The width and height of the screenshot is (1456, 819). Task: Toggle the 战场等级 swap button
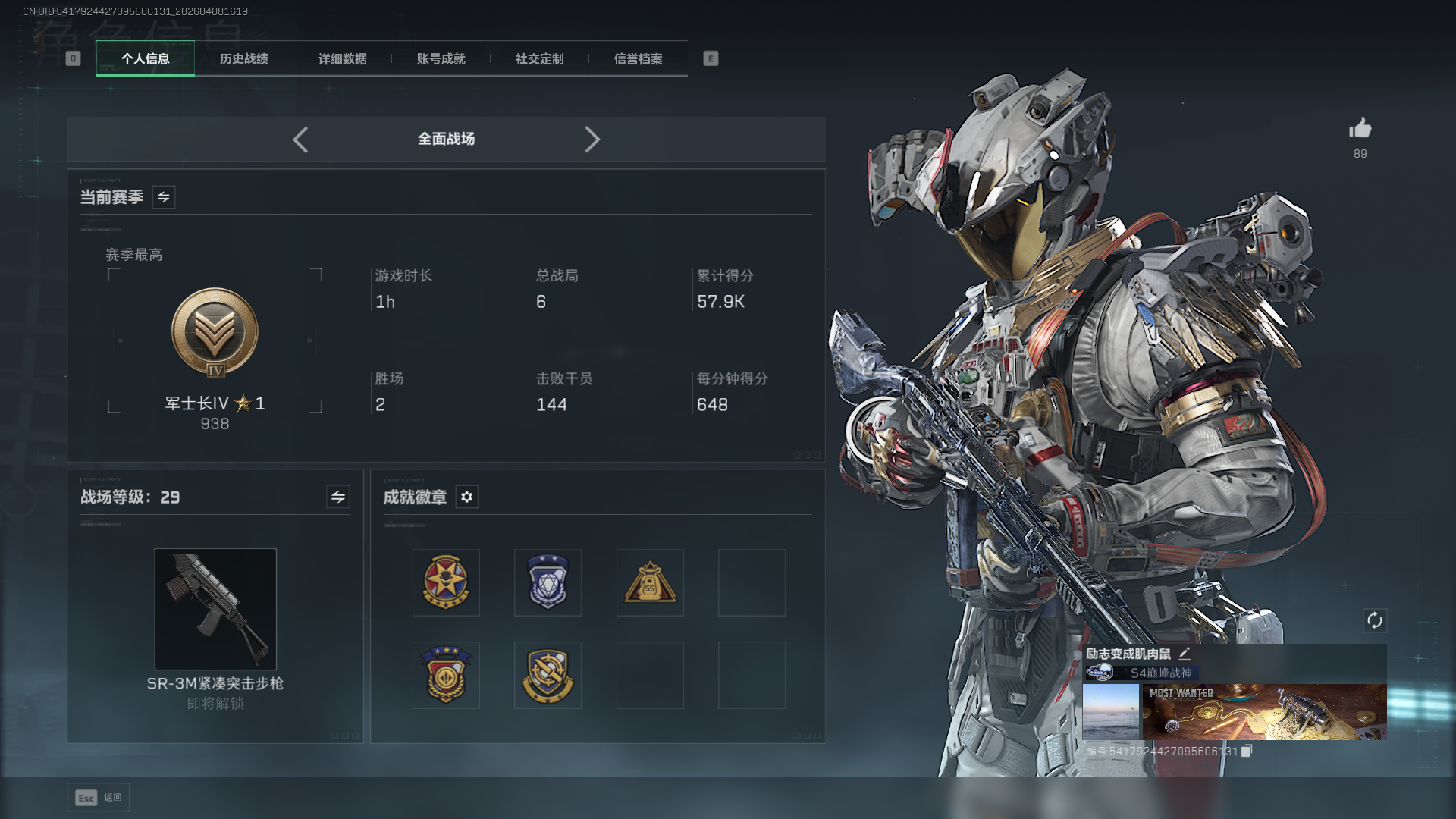(x=338, y=497)
